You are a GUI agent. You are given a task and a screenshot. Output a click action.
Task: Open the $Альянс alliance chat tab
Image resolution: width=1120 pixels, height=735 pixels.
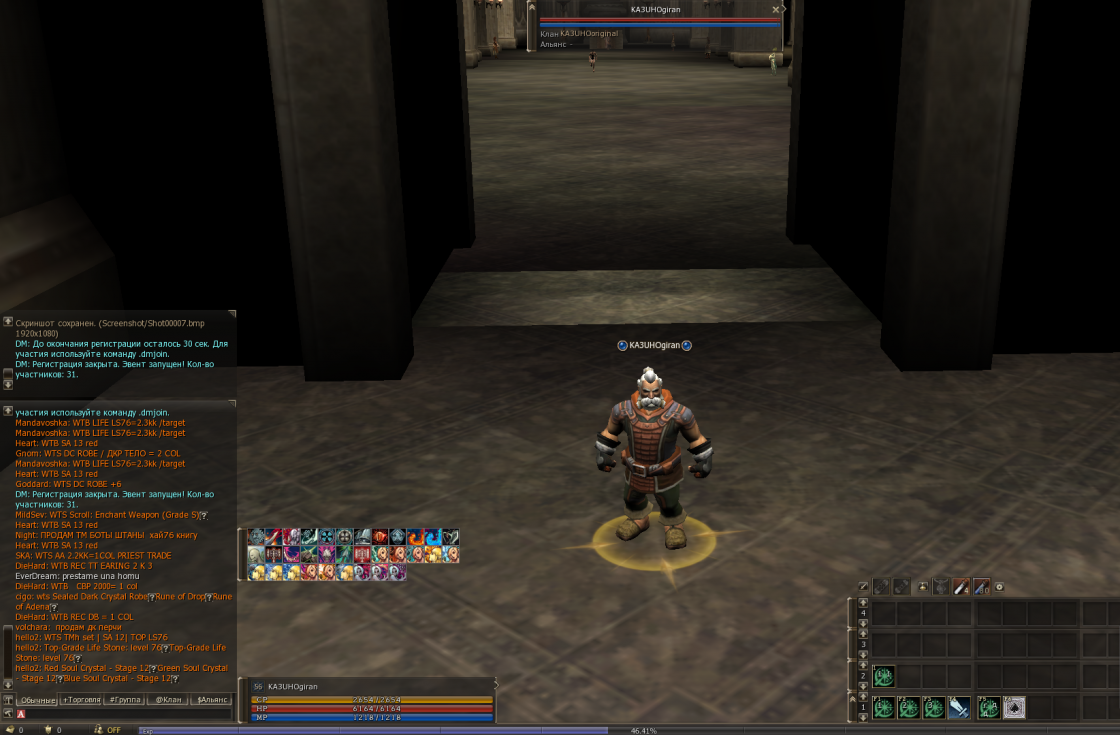coord(212,700)
